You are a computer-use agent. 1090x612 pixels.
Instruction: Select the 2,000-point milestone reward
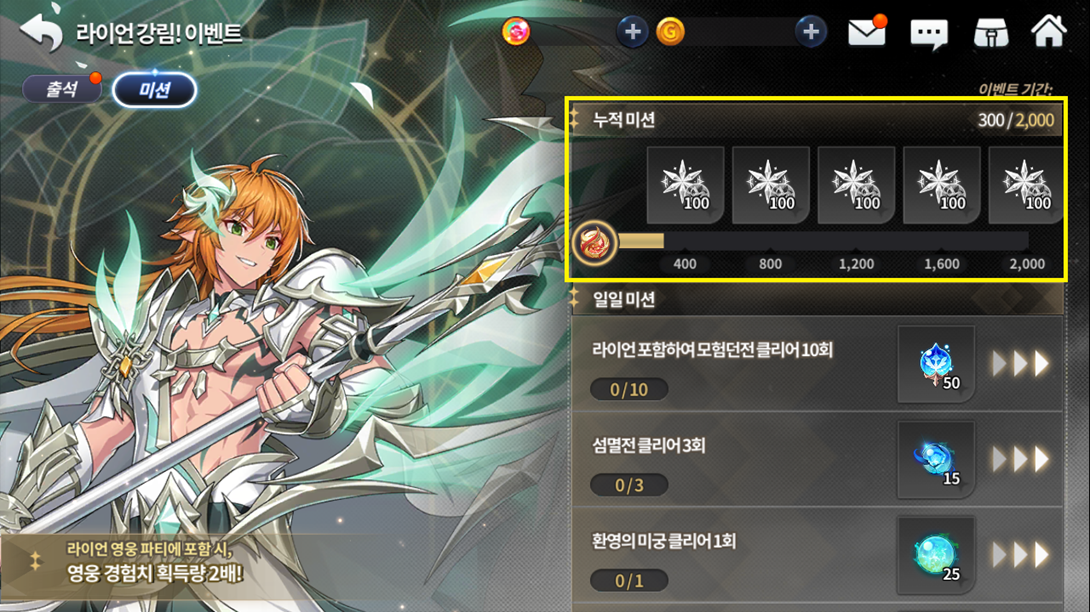pyautogui.click(x=1026, y=185)
